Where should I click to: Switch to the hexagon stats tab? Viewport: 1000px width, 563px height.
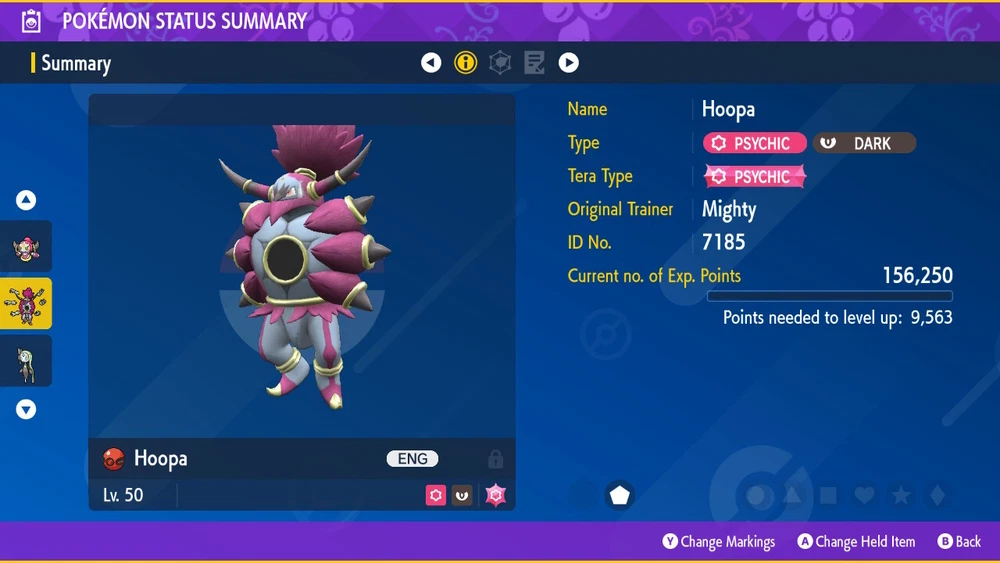500,63
